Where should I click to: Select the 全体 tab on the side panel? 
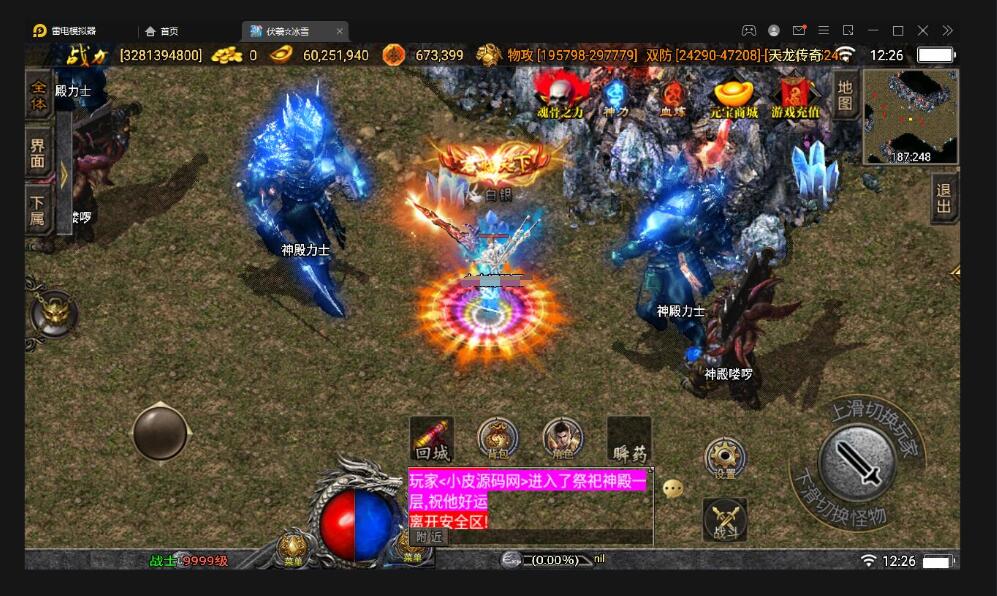point(38,95)
